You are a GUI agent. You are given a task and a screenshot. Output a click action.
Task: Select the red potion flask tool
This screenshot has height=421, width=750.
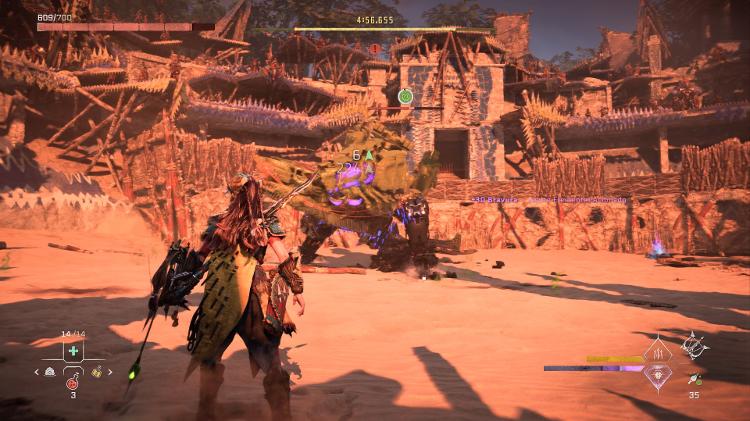point(73,380)
